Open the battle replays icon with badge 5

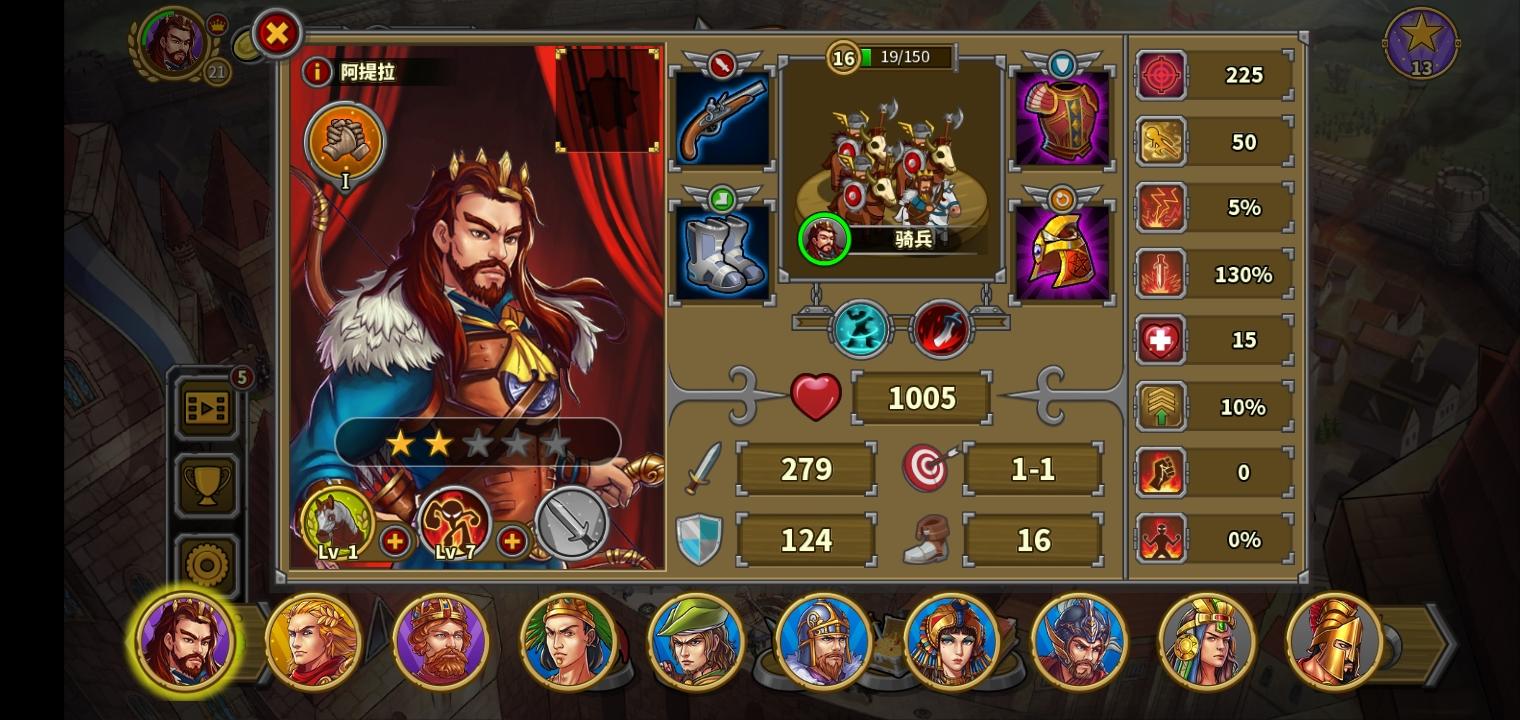[206, 408]
